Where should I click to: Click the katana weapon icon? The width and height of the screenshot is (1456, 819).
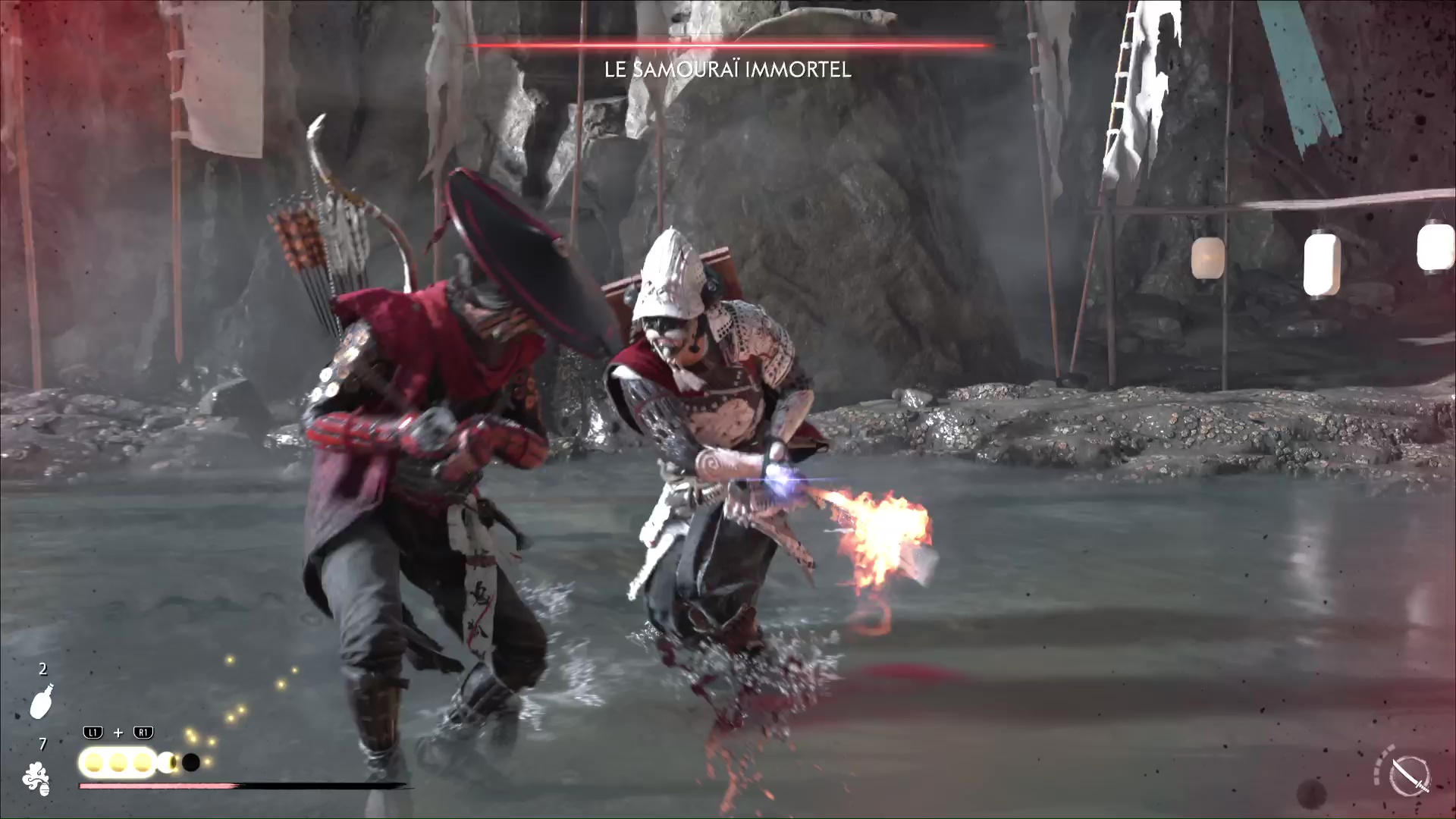pyautogui.click(x=1411, y=777)
